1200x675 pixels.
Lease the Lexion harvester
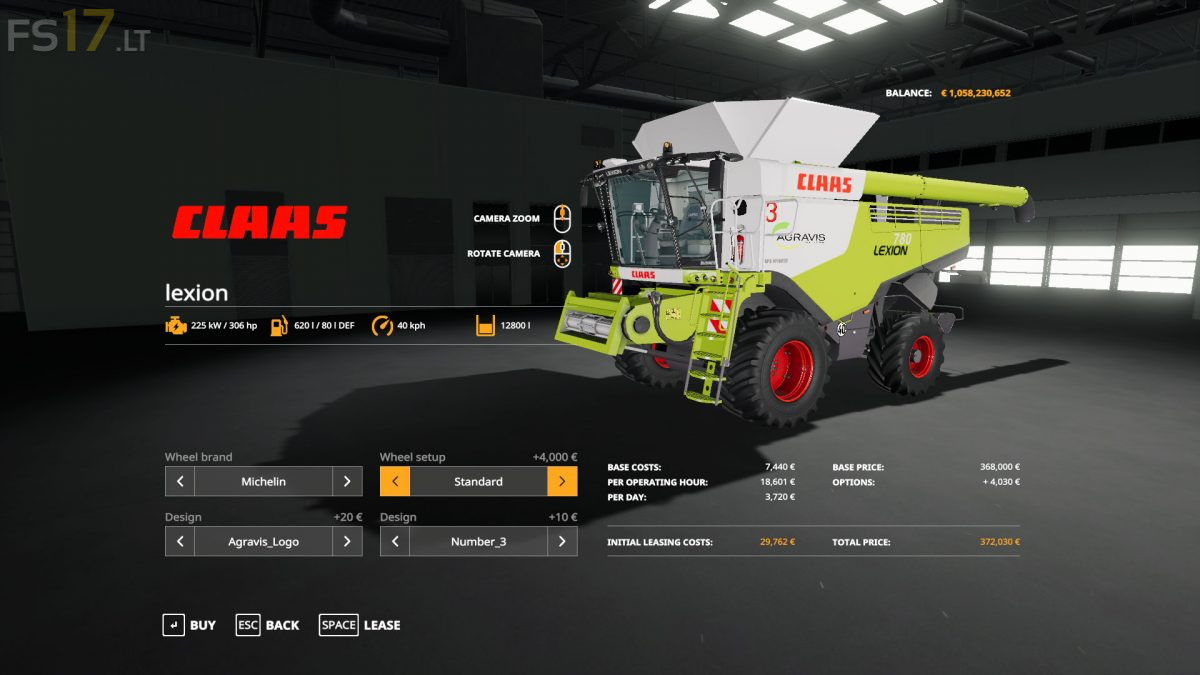(360, 625)
